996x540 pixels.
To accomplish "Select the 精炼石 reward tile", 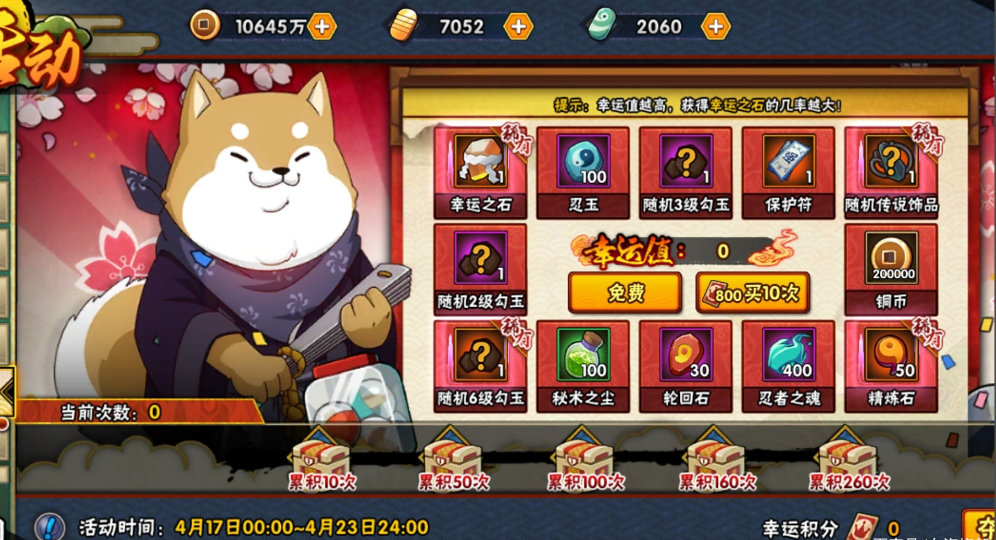I will [x=891, y=363].
